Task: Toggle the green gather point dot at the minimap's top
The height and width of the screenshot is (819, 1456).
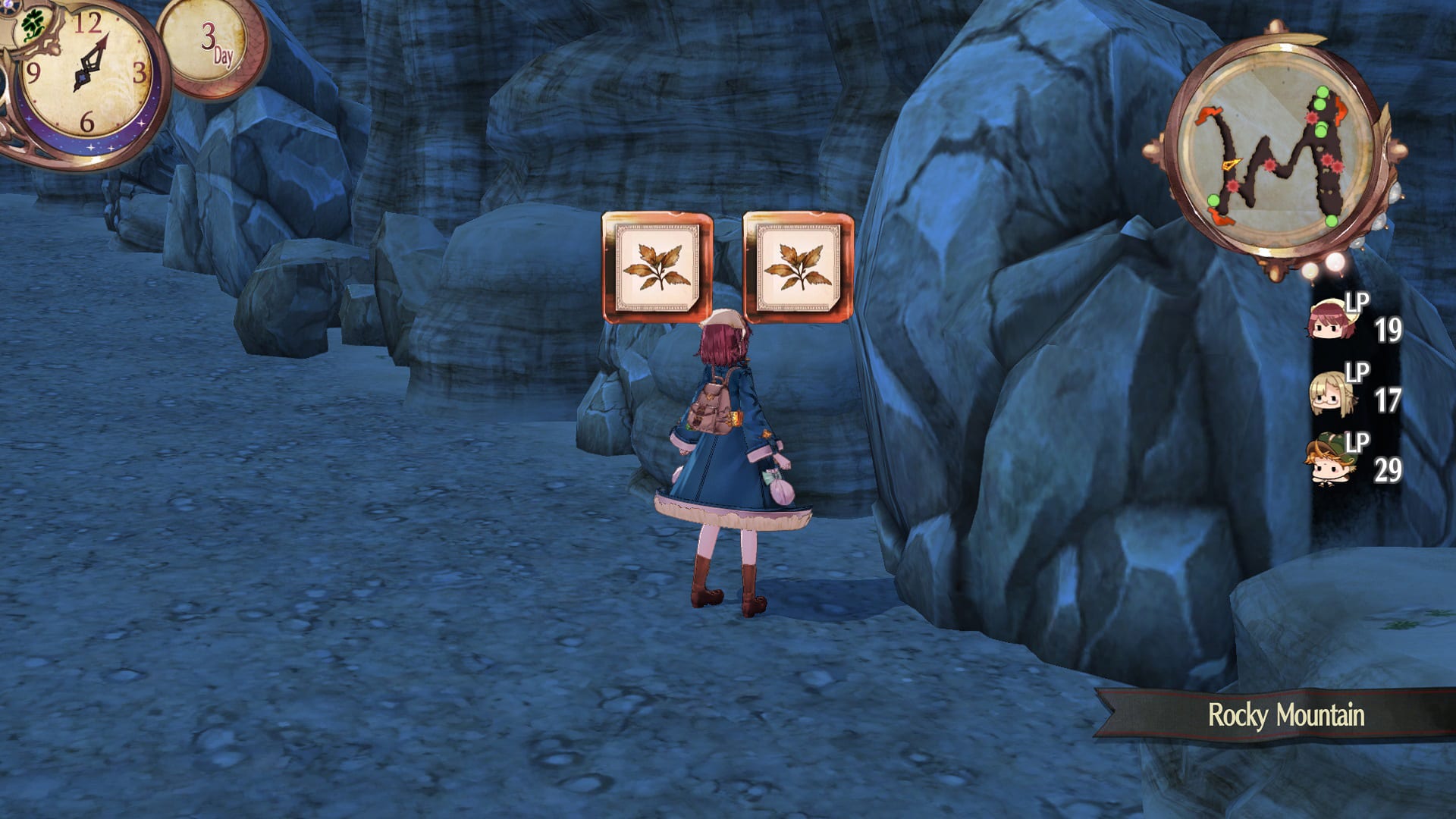Action: click(x=1322, y=92)
